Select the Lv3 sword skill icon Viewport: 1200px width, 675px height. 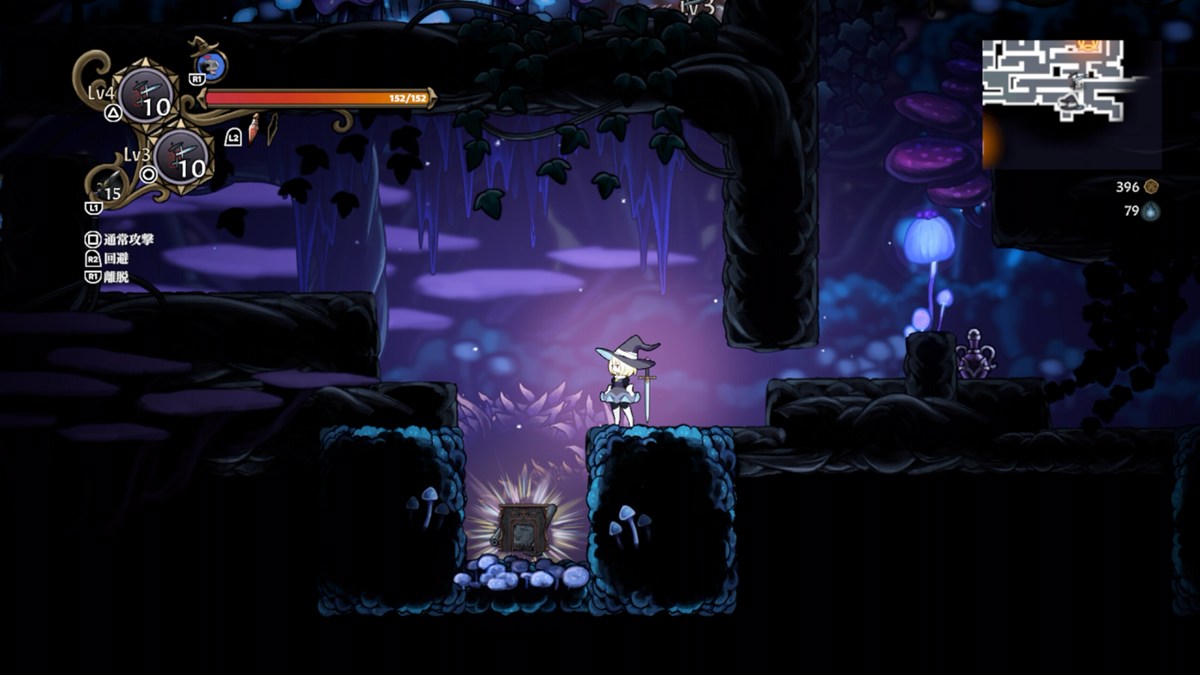(182, 157)
